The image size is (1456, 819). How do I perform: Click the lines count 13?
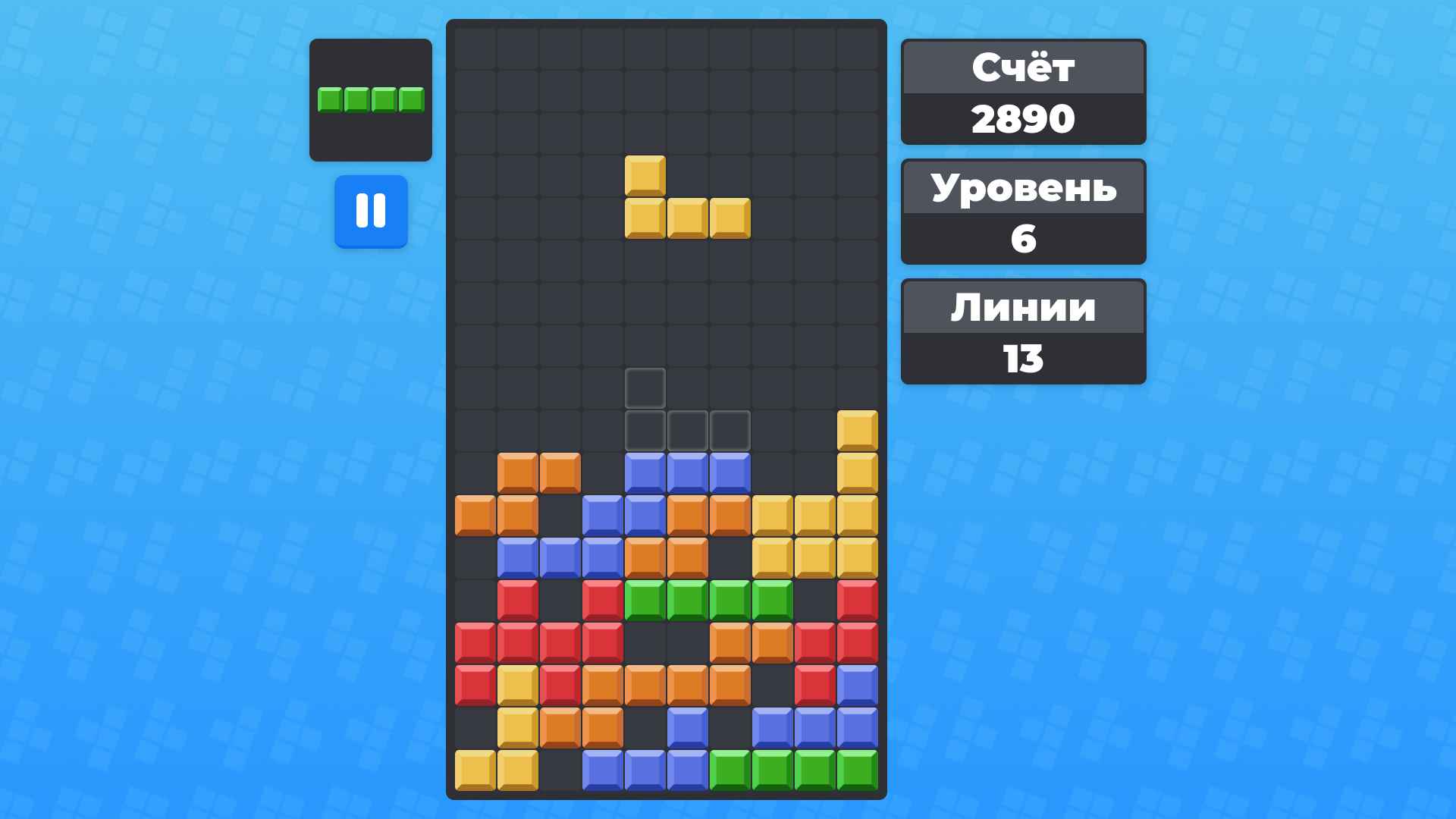tap(1023, 357)
